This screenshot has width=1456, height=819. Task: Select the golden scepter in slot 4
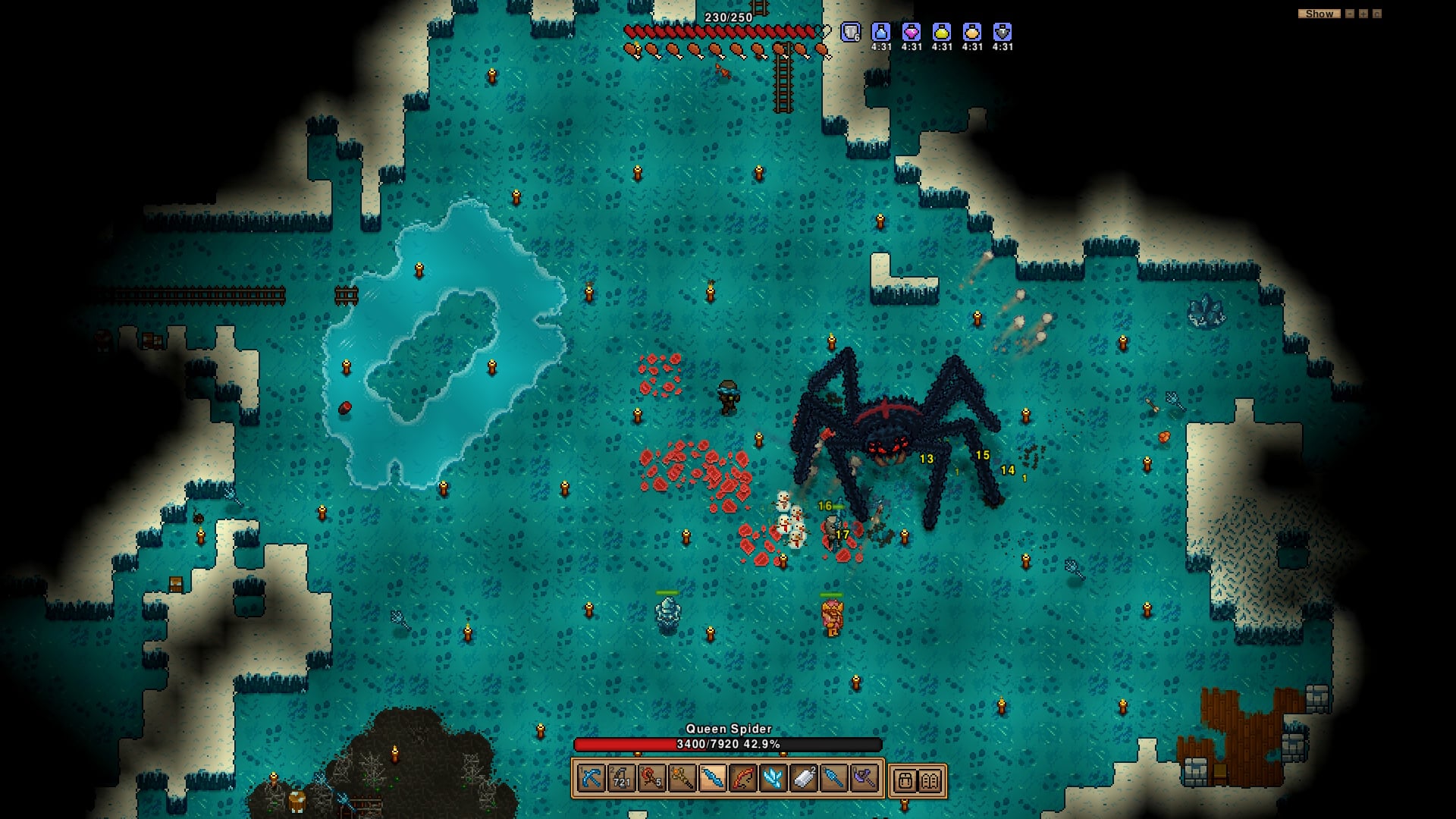click(682, 779)
